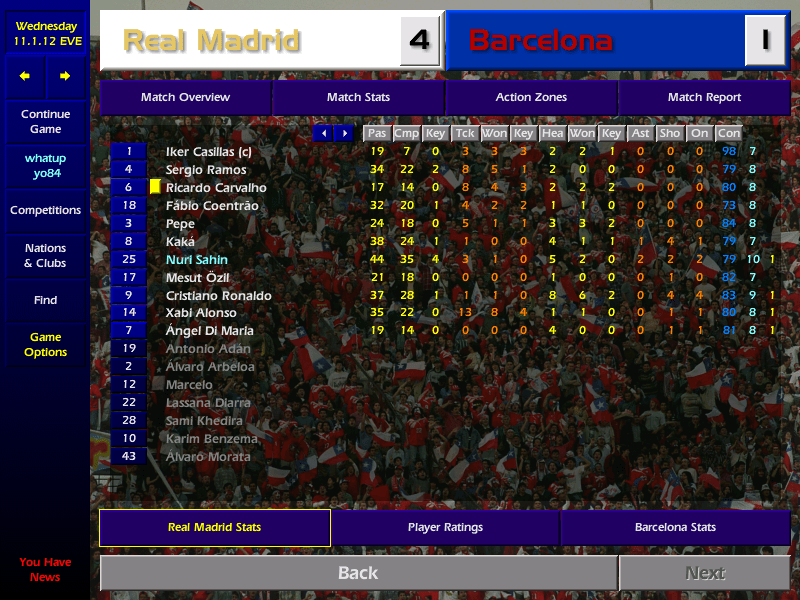
Task: Select Cristiano Ronaldo's player row
Action: 218,295
